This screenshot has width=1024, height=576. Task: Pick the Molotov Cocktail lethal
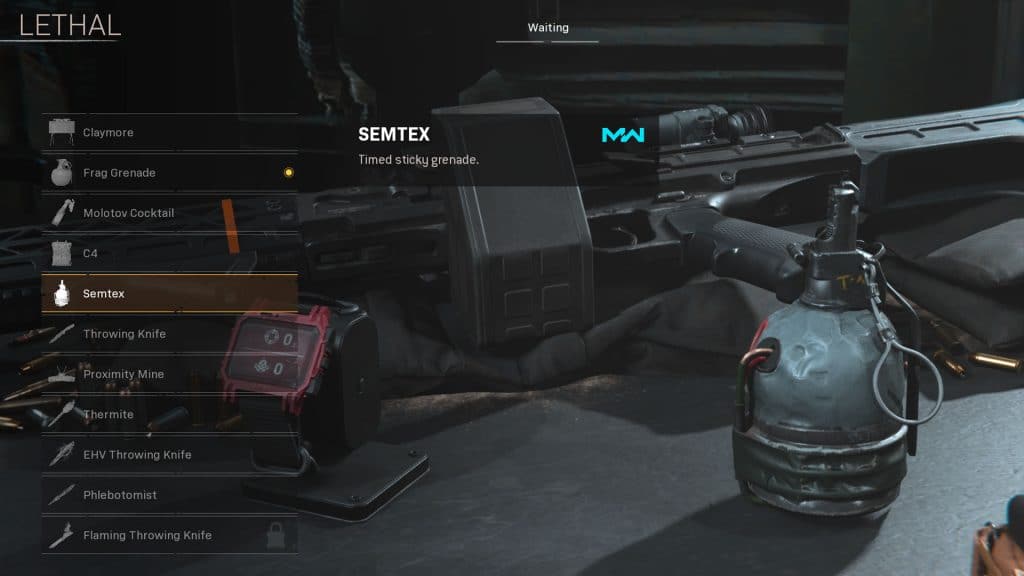coord(169,213)
